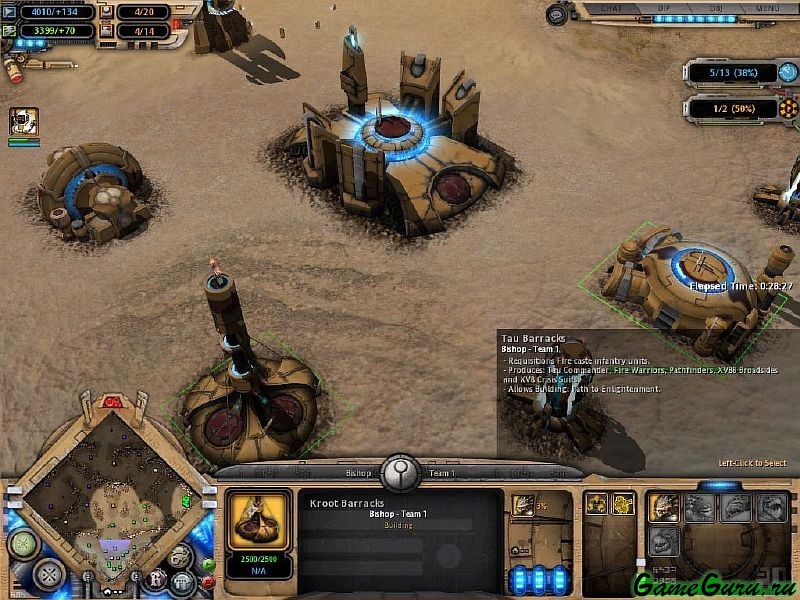Click the round R button below the minimap

click(156, 578)
